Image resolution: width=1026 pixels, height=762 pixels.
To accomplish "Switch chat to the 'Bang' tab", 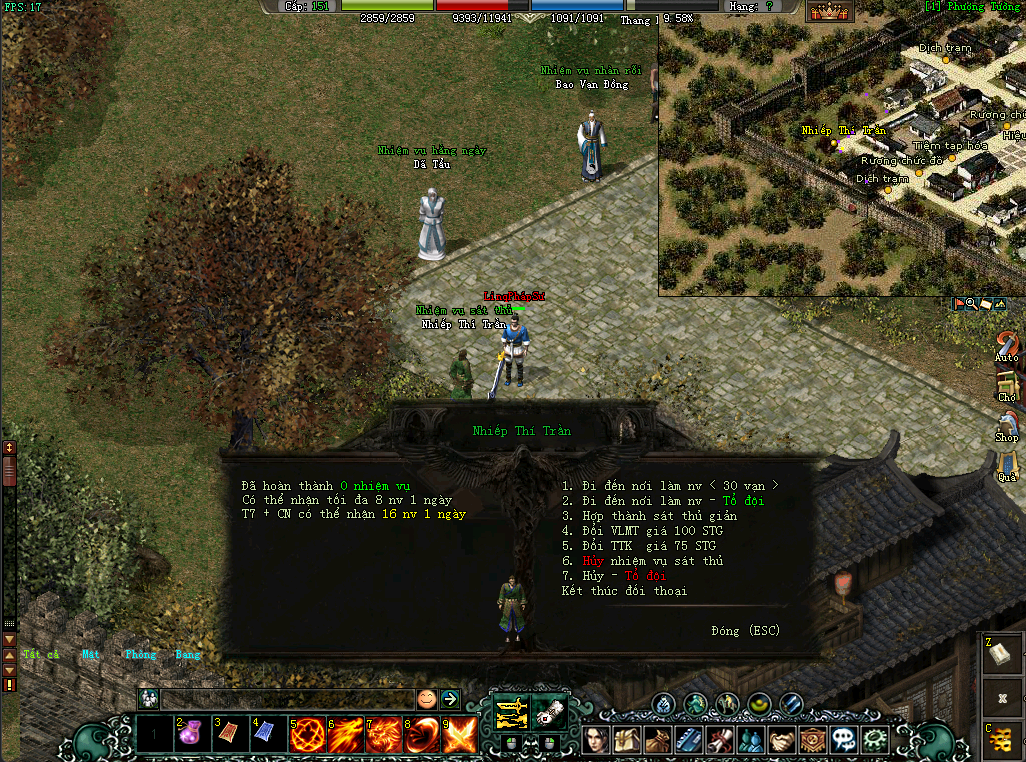I will 188,654.
